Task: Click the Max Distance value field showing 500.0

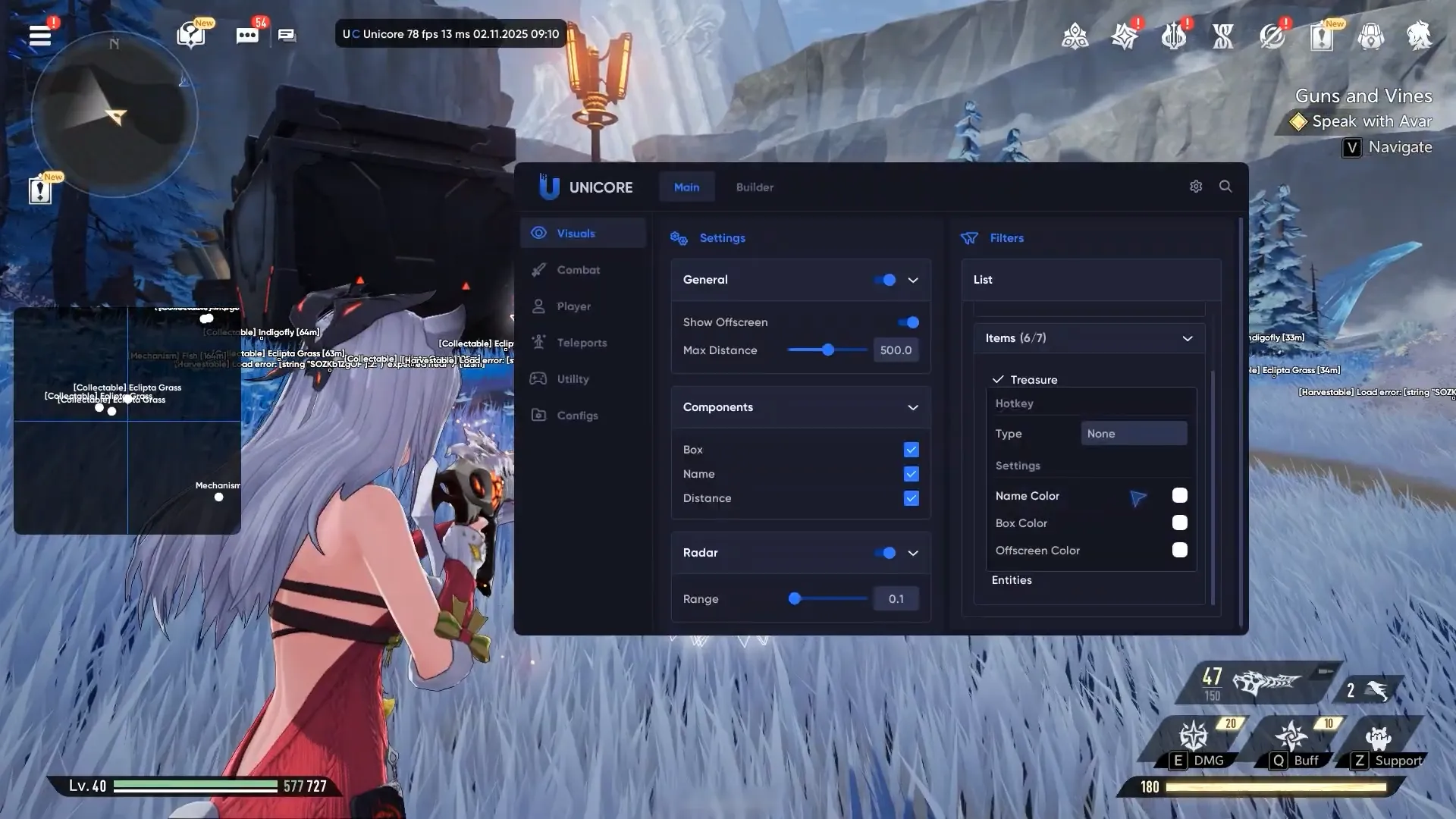Action: pyautogui.click(x=896, y=350)
